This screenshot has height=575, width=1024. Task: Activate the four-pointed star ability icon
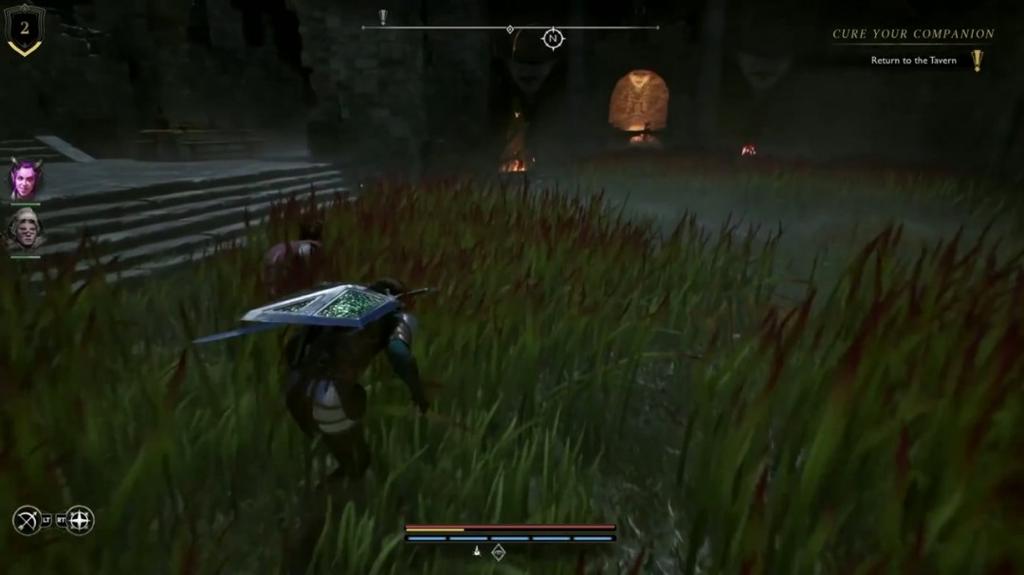point(79,520)
